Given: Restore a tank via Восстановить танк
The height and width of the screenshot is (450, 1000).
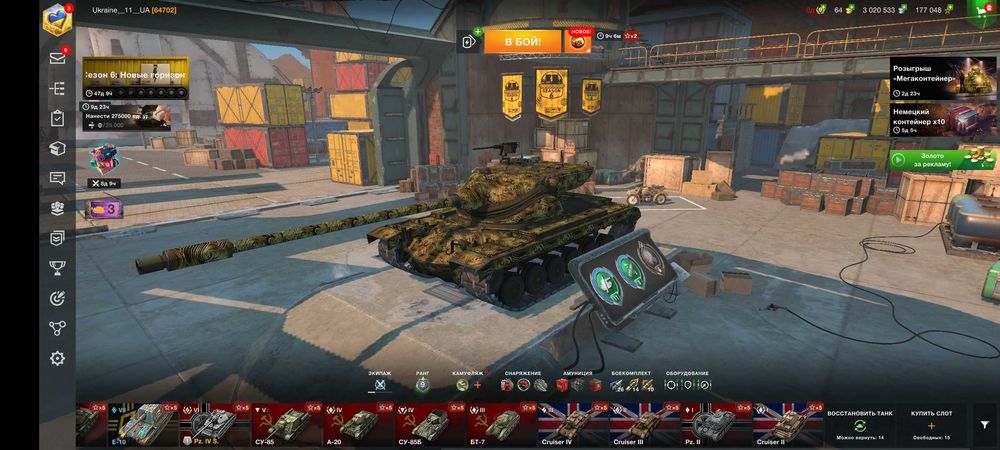Looking at the screenshot, I should click(860, 425).
